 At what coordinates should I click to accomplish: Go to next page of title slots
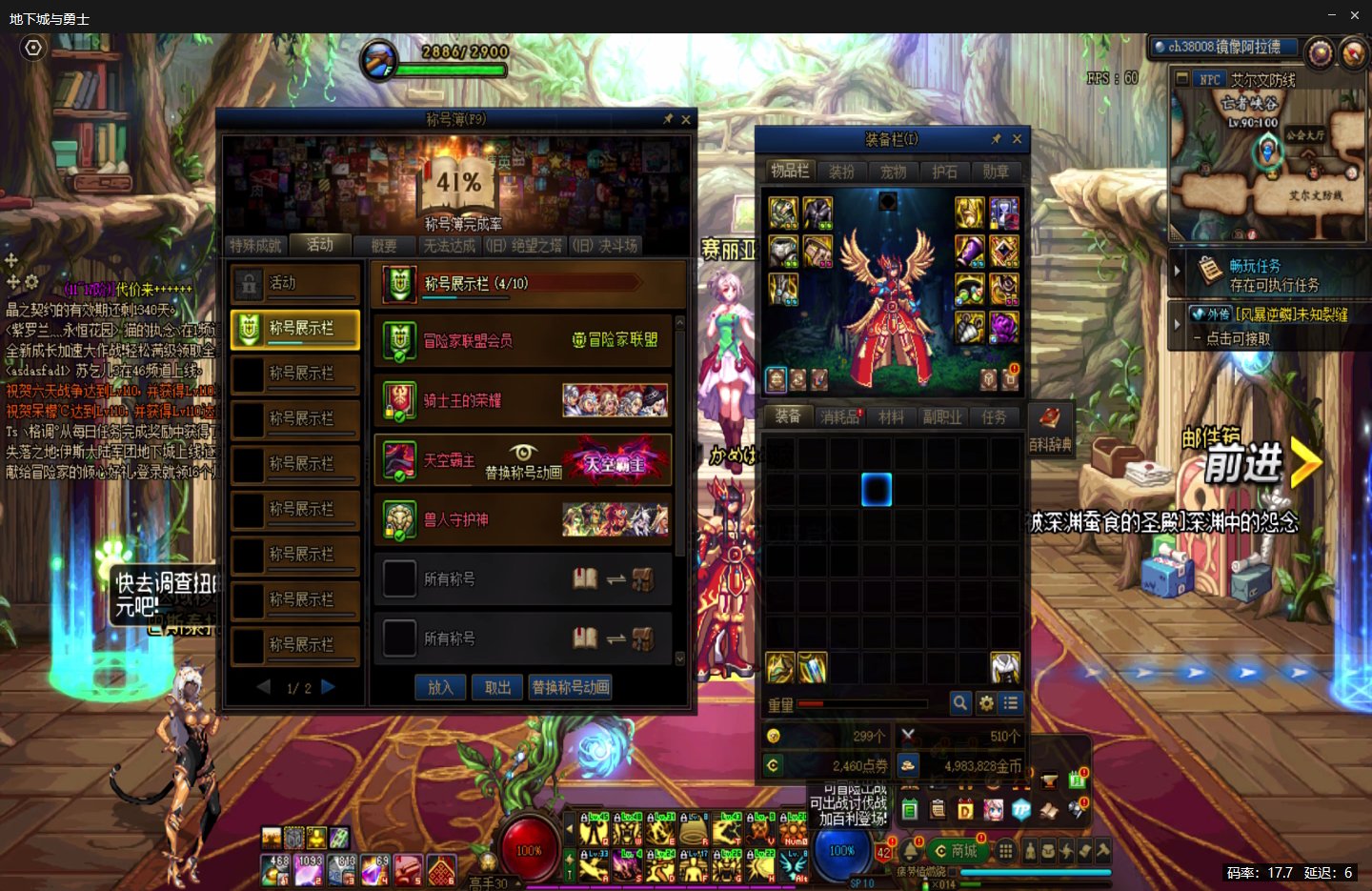(x=329, y=687)
